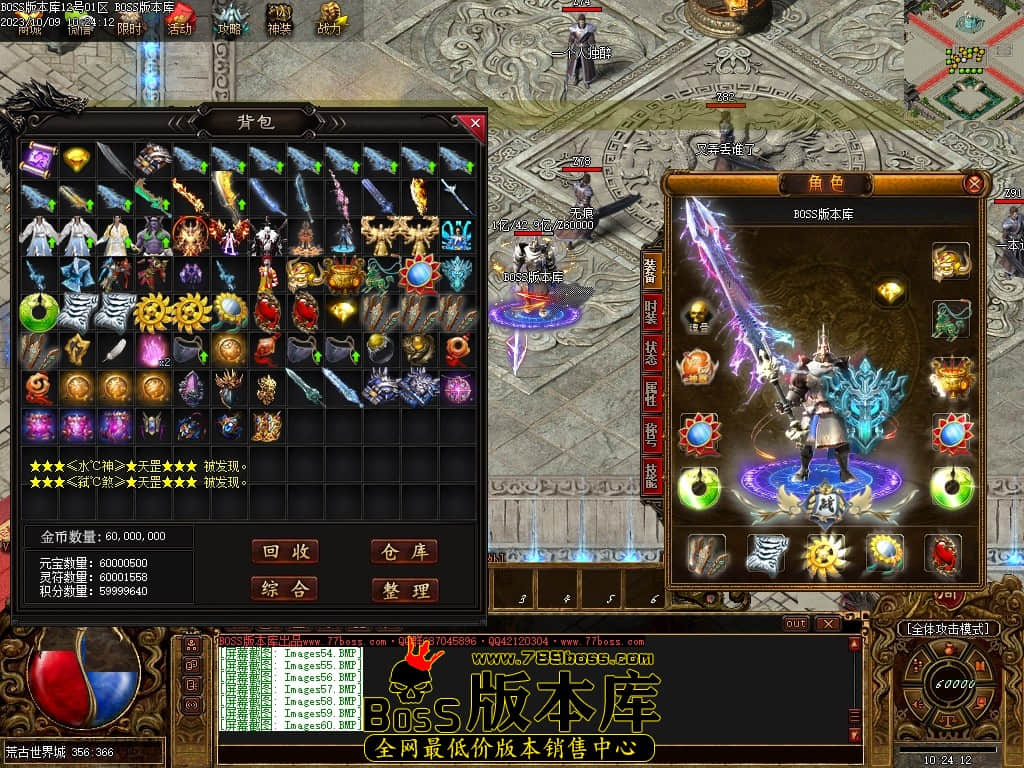Select the purple scroll in the backpack

coord(40,159)
